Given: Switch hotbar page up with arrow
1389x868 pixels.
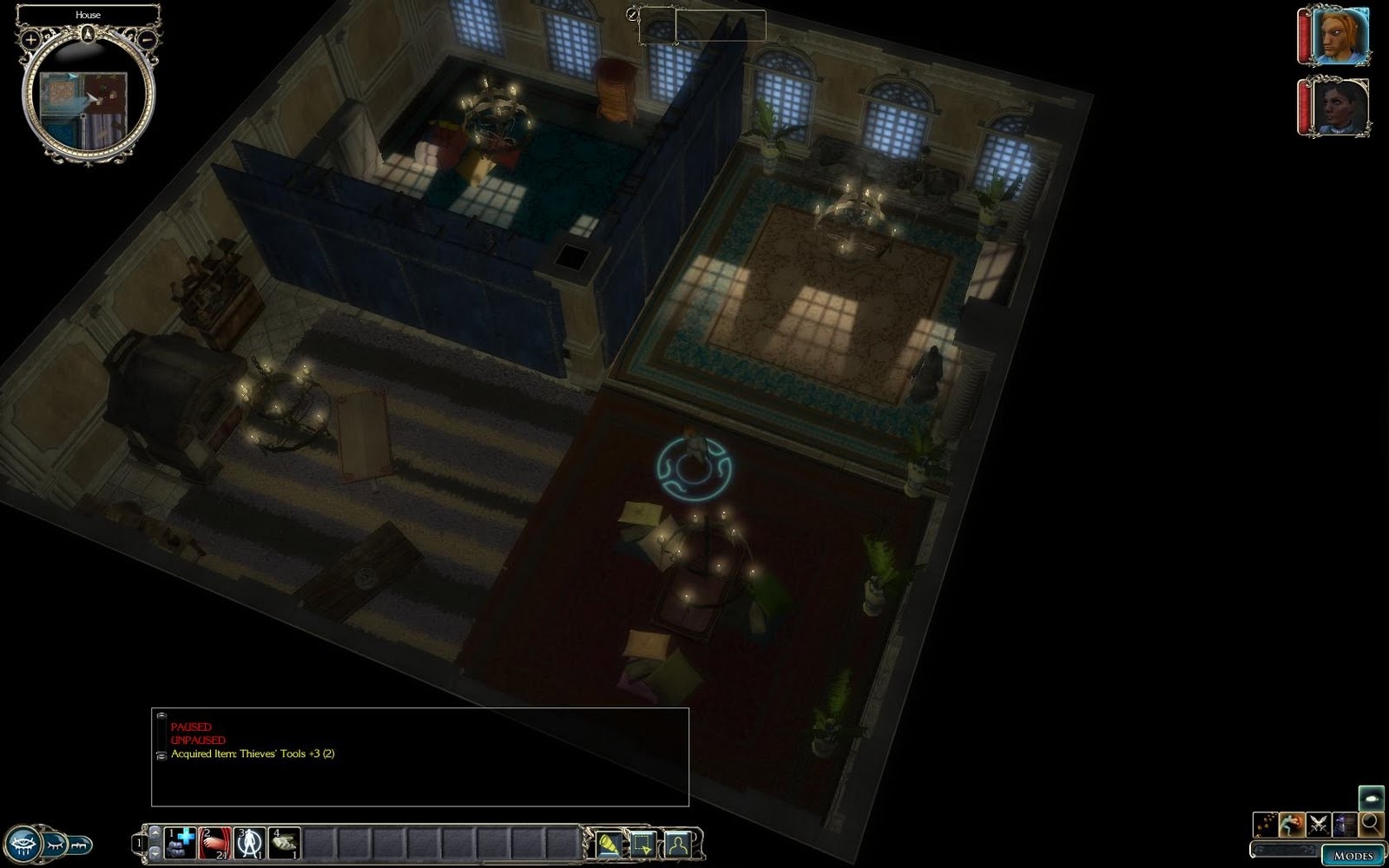Looking at the screenshot, I should (155, 832).
